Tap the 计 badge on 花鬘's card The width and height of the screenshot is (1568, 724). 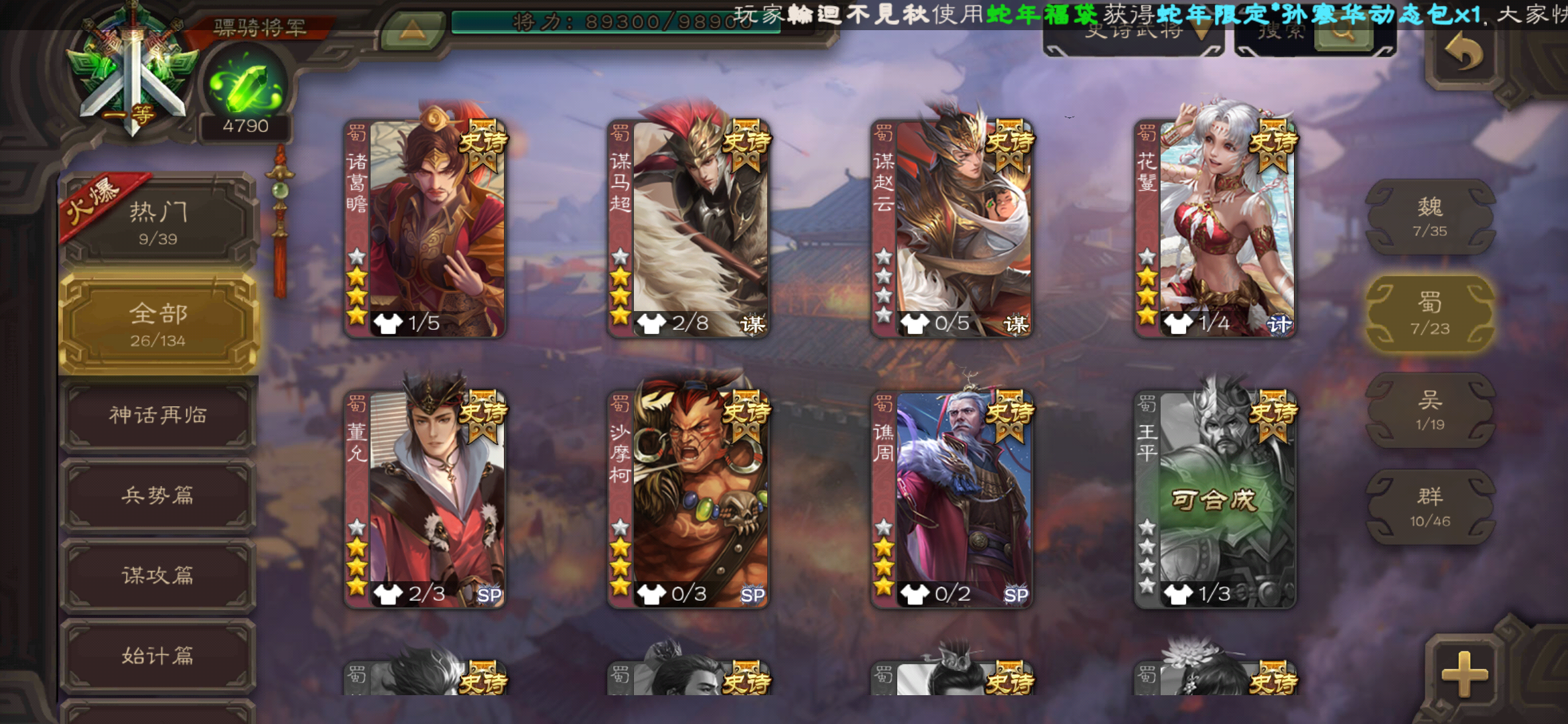point(1282,323)
